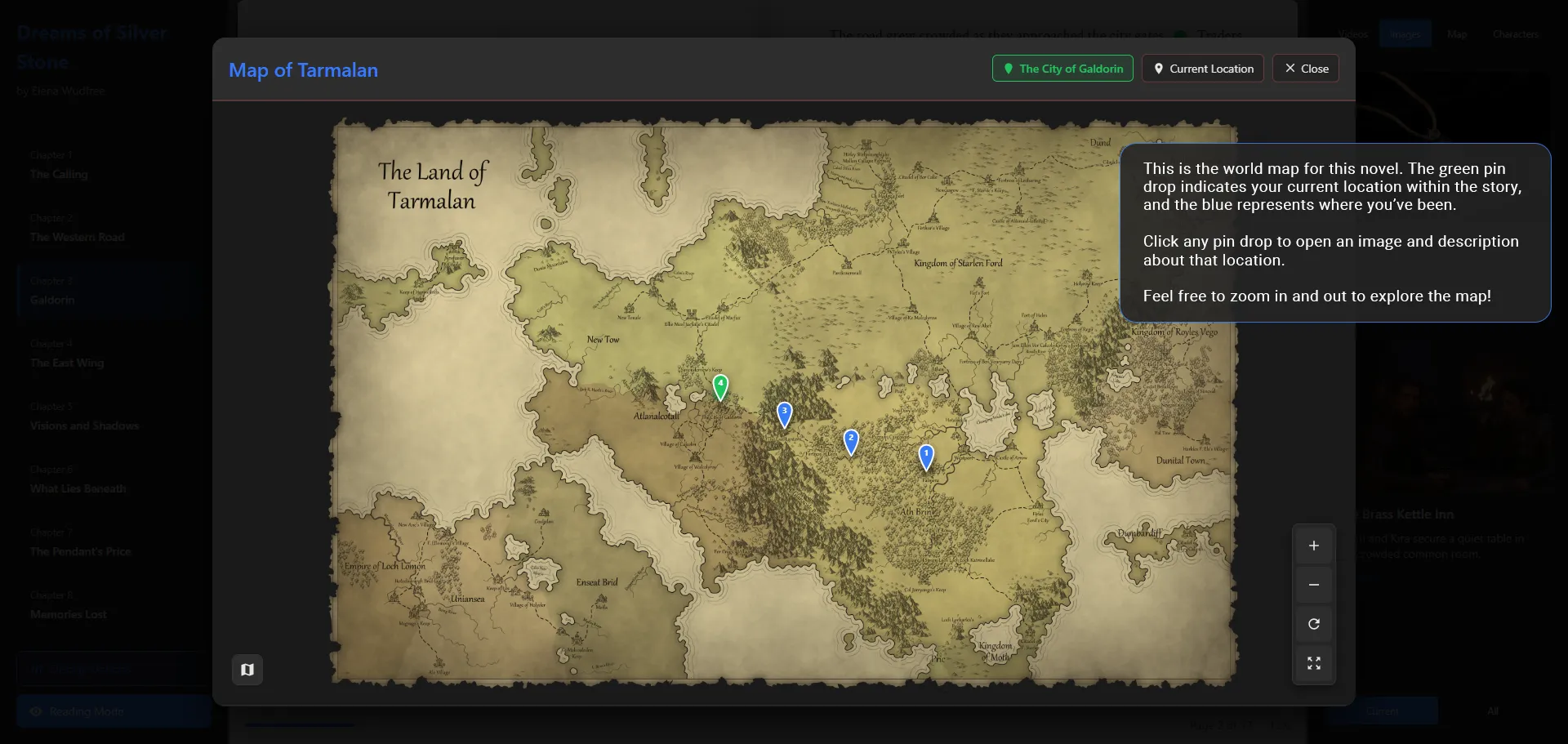The height and width of the screenshot is (744, 1568).
Task: Select blue pin 1 near Ath Brin
Action: 925,454
